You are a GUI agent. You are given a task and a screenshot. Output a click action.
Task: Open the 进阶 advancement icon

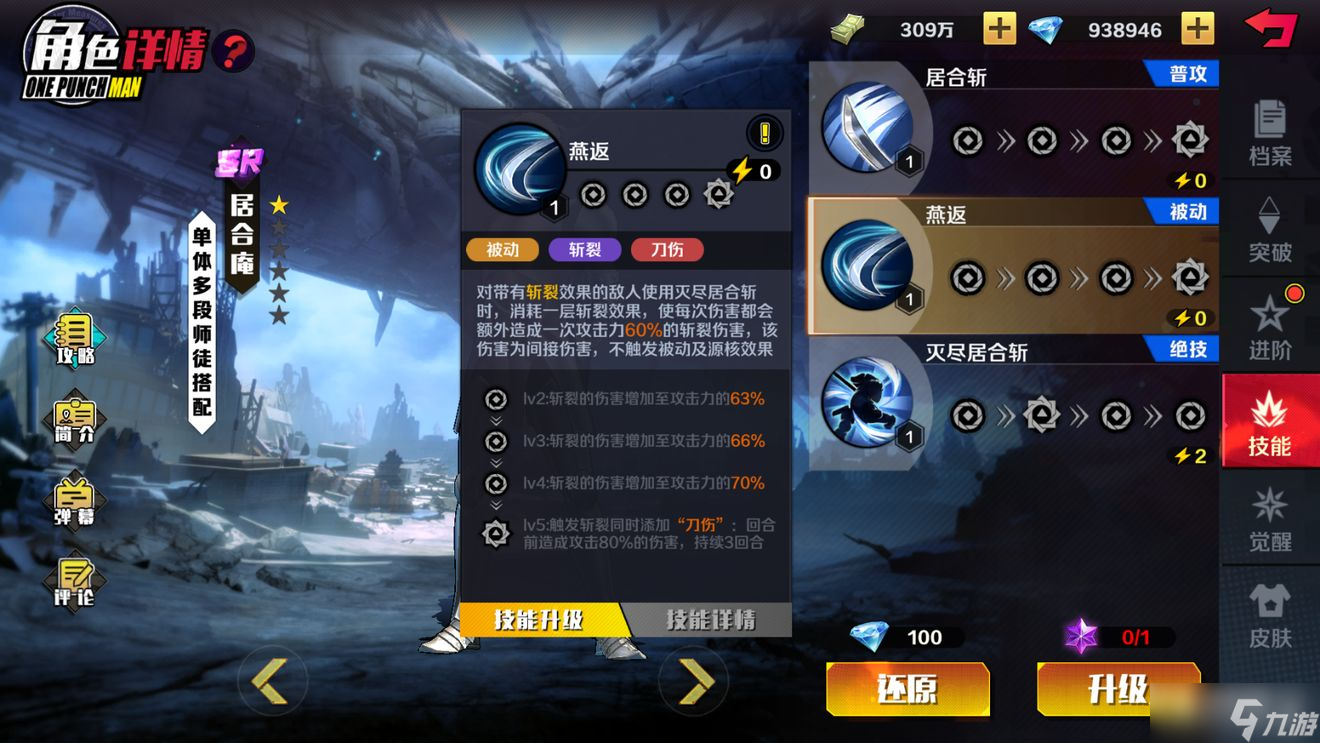1271,327
